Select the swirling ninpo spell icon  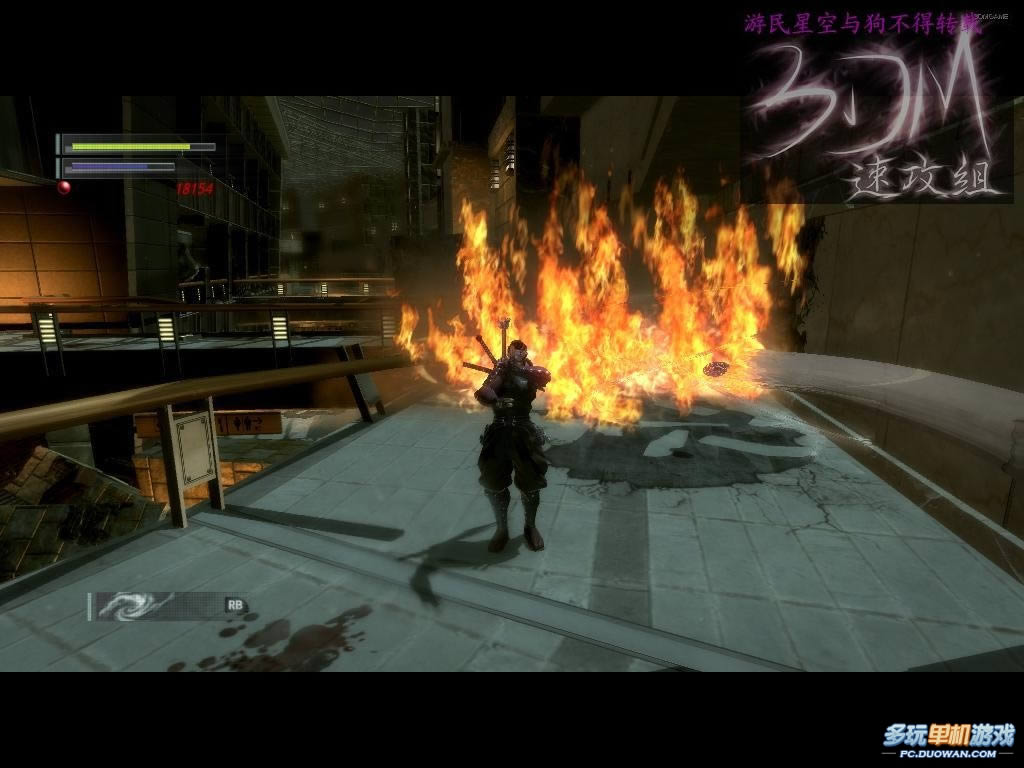click(128, 606)
